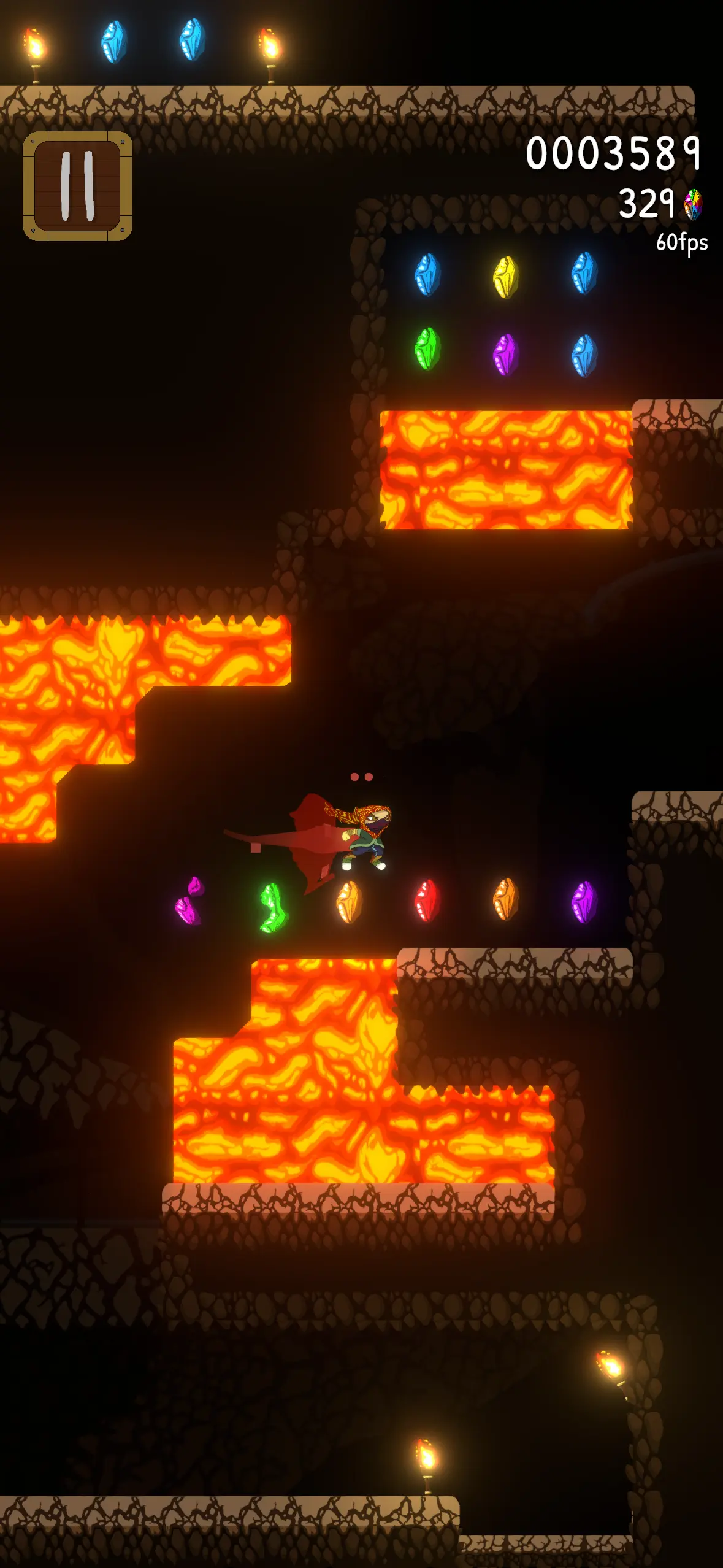Pause the game with the wooden pause button
Image resolution: width=723 pixels, height=1568 pixels.
pos(78,186)
